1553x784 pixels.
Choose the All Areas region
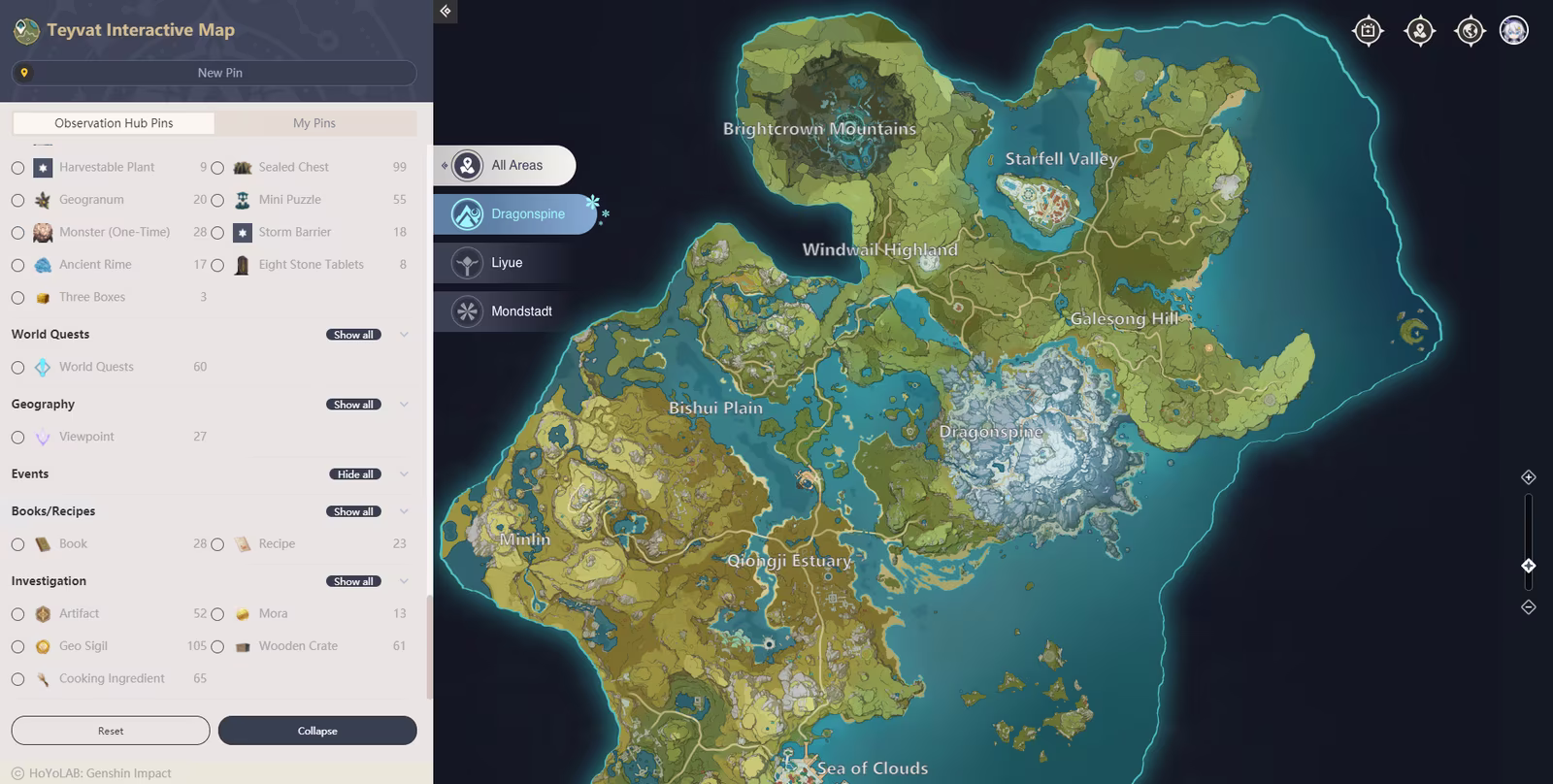tap(505, 166)
